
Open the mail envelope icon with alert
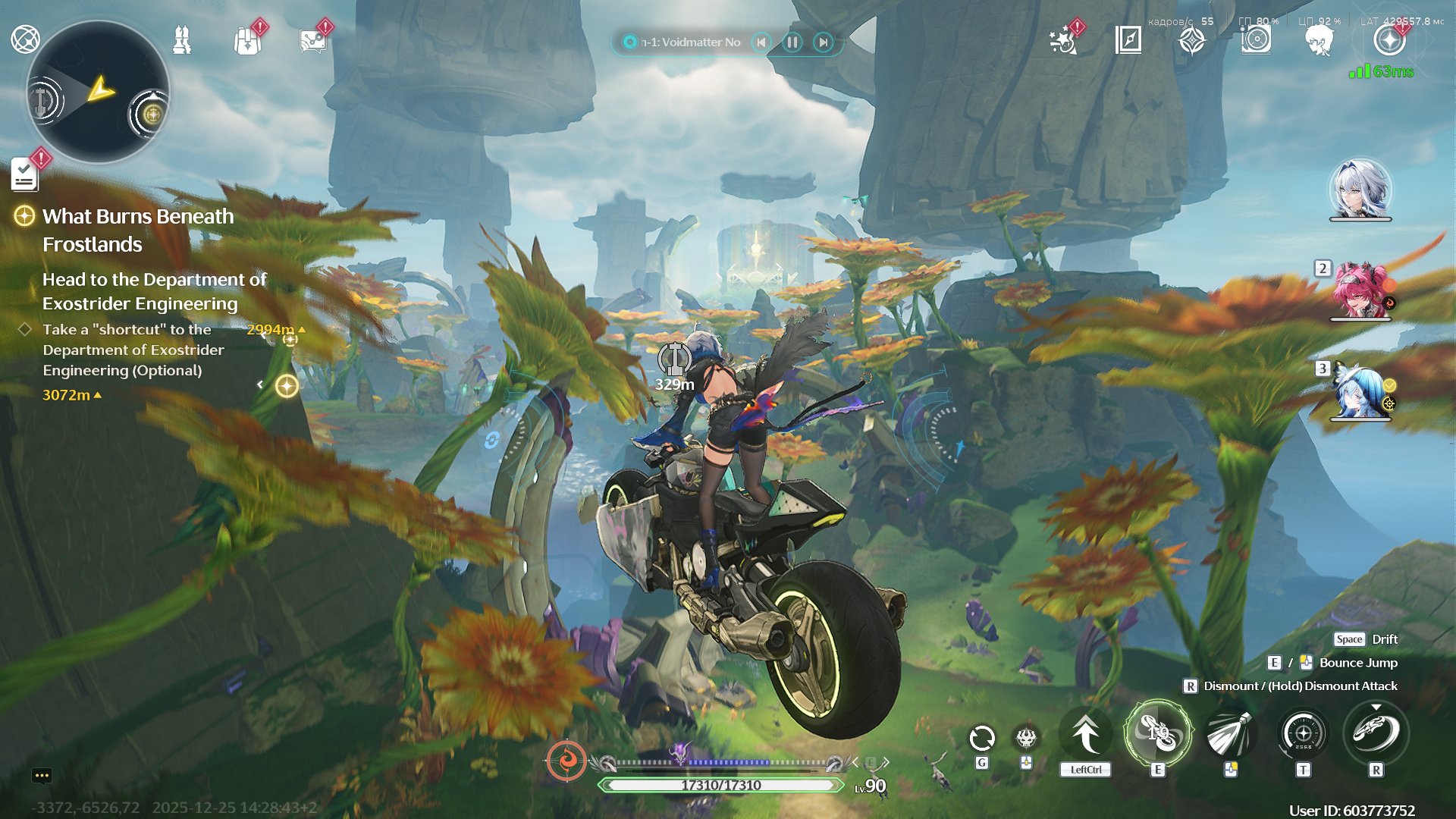[312, 41]
